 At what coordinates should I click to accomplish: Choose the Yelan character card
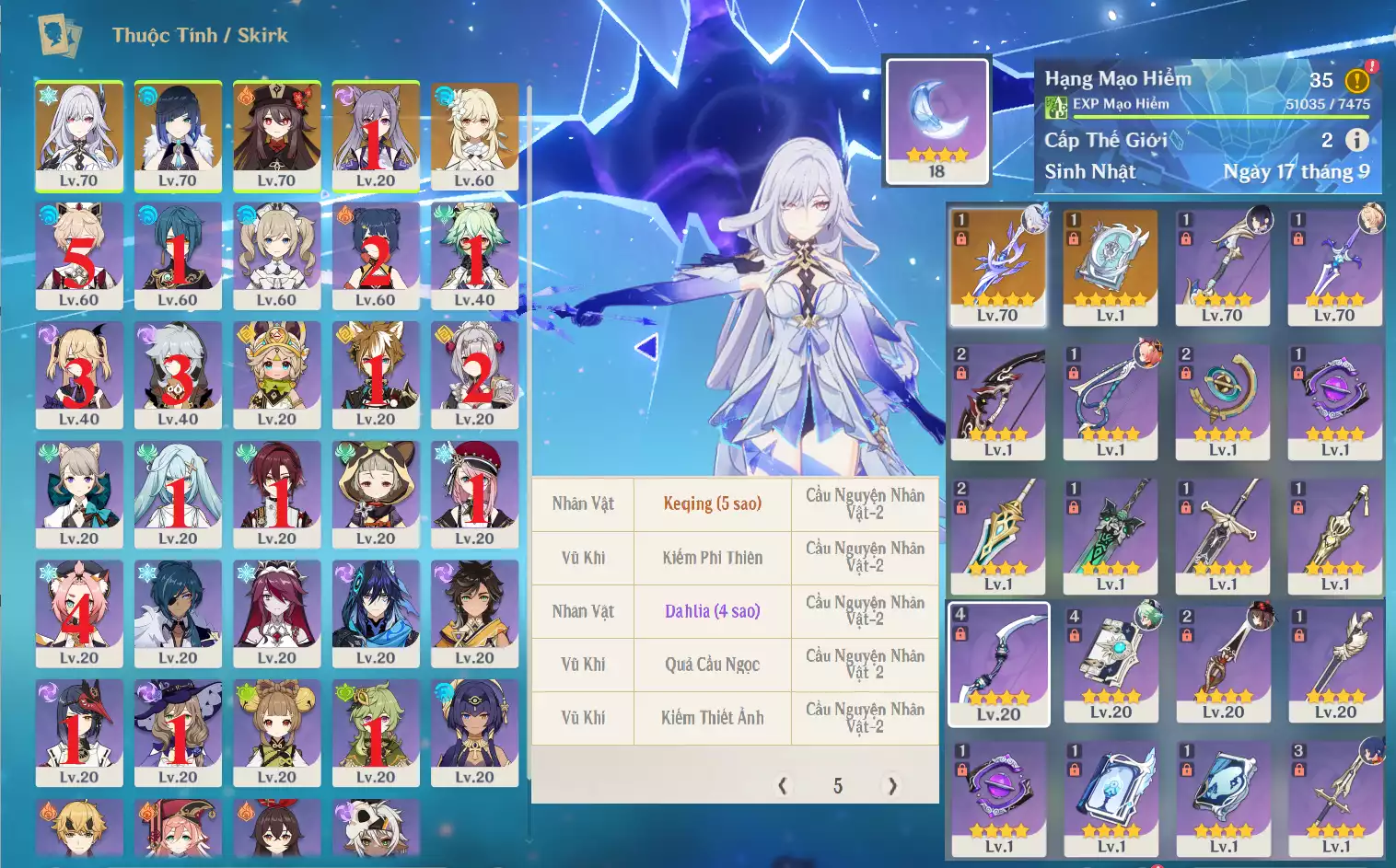178,135
